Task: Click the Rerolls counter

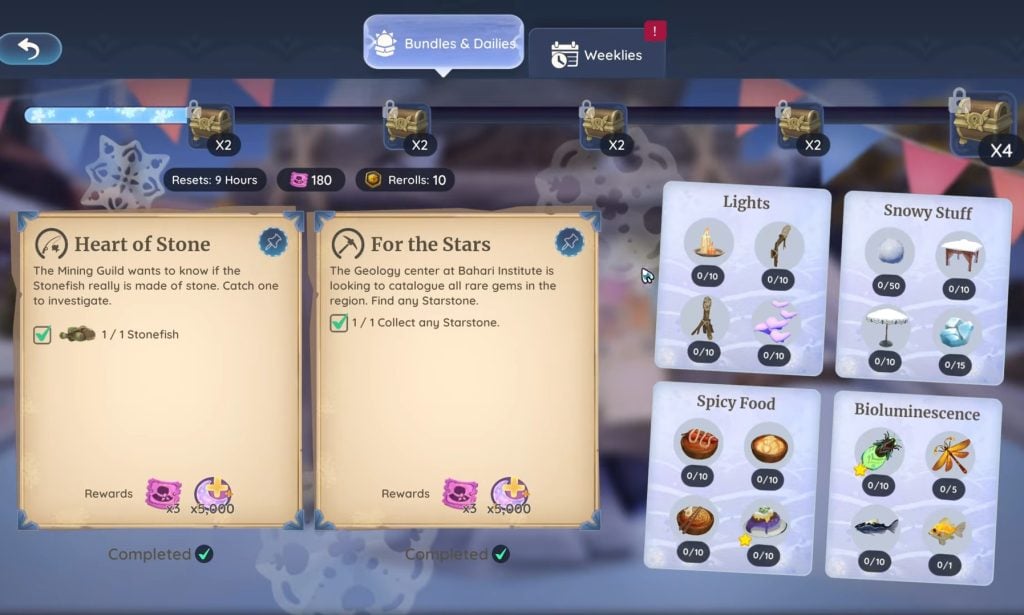Action: point(404,180)
